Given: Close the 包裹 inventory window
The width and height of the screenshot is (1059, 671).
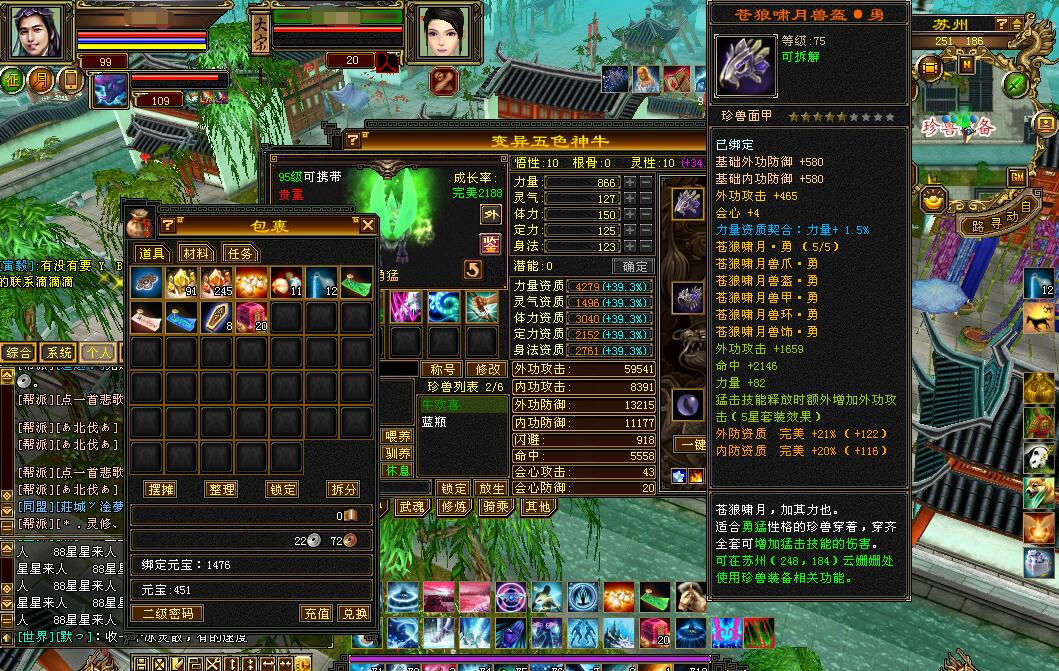Looking at the screenshot, I should click(368, 225).
